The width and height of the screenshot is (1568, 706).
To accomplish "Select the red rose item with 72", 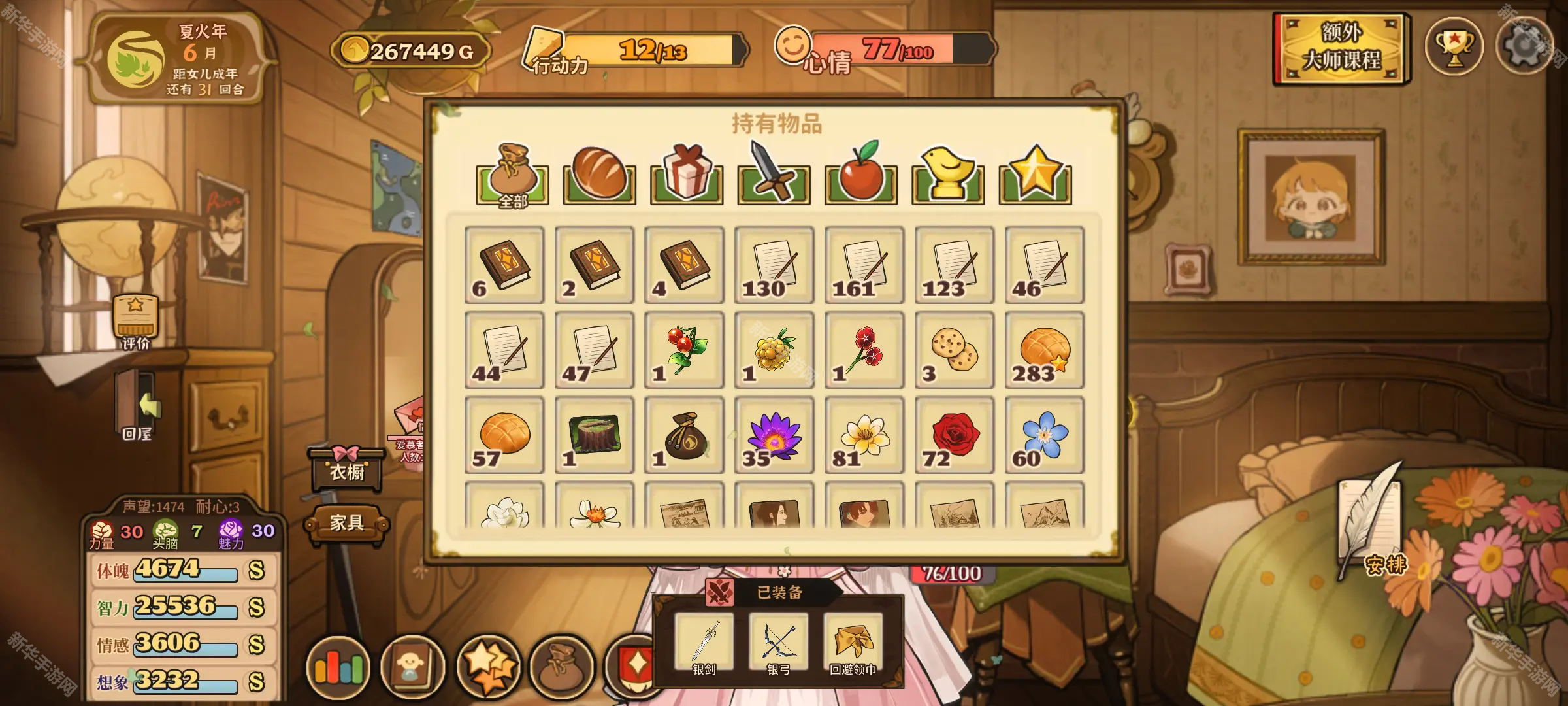I will [x=954, y=435].
